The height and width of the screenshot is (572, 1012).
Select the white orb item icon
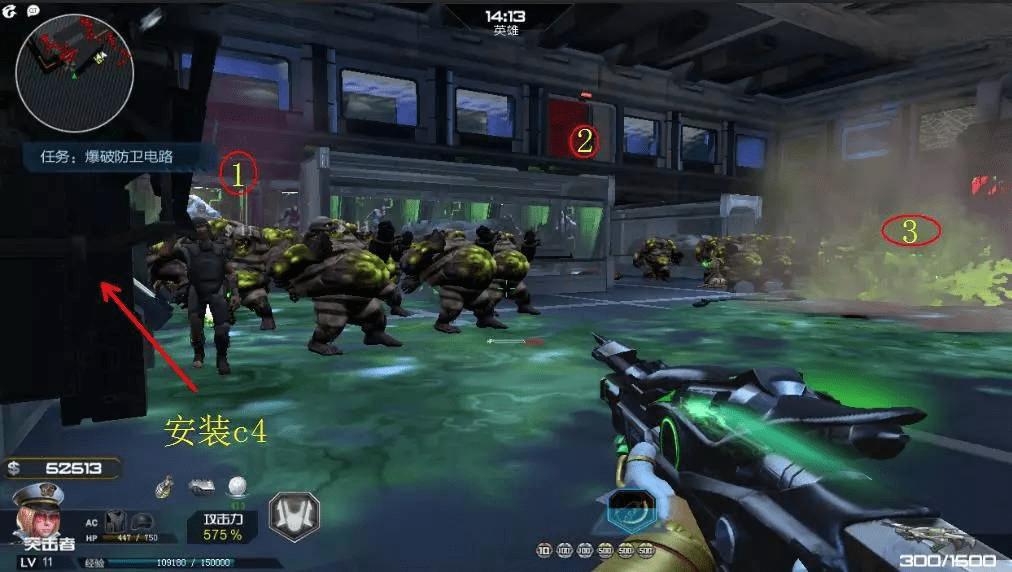click(237, 486)
